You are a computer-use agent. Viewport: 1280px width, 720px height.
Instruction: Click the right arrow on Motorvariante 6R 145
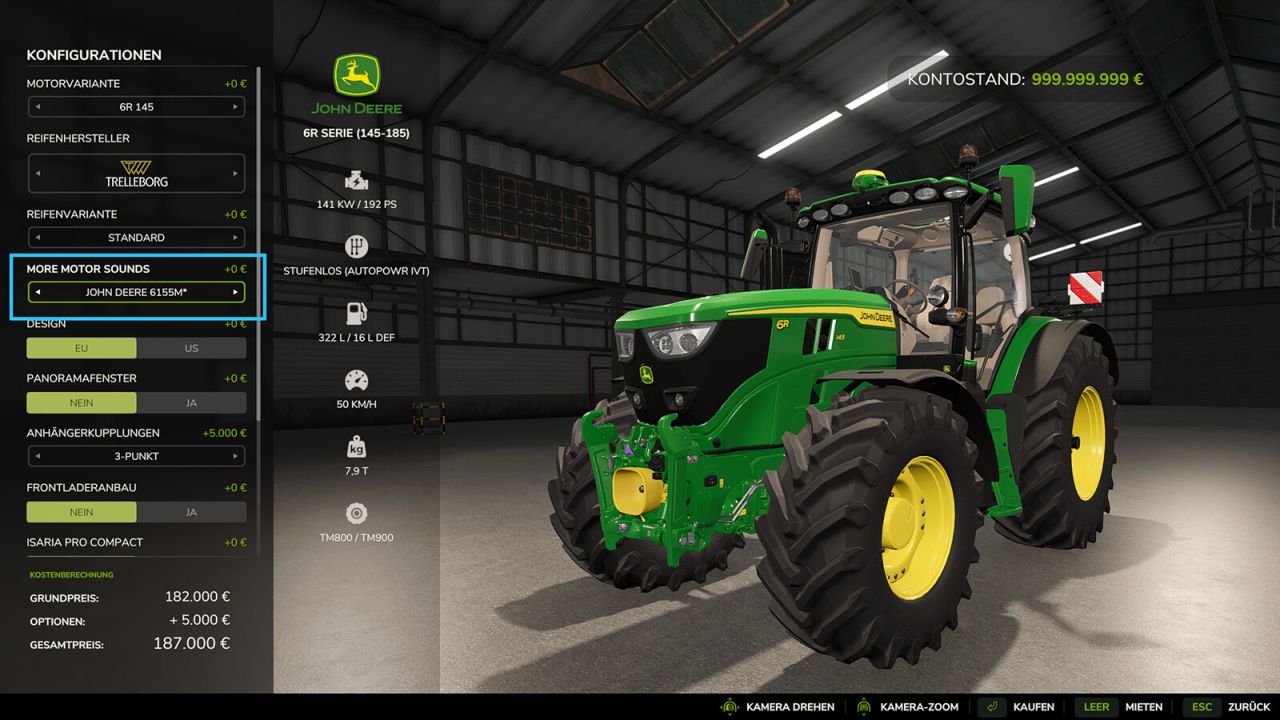click(x=237, y=107)
